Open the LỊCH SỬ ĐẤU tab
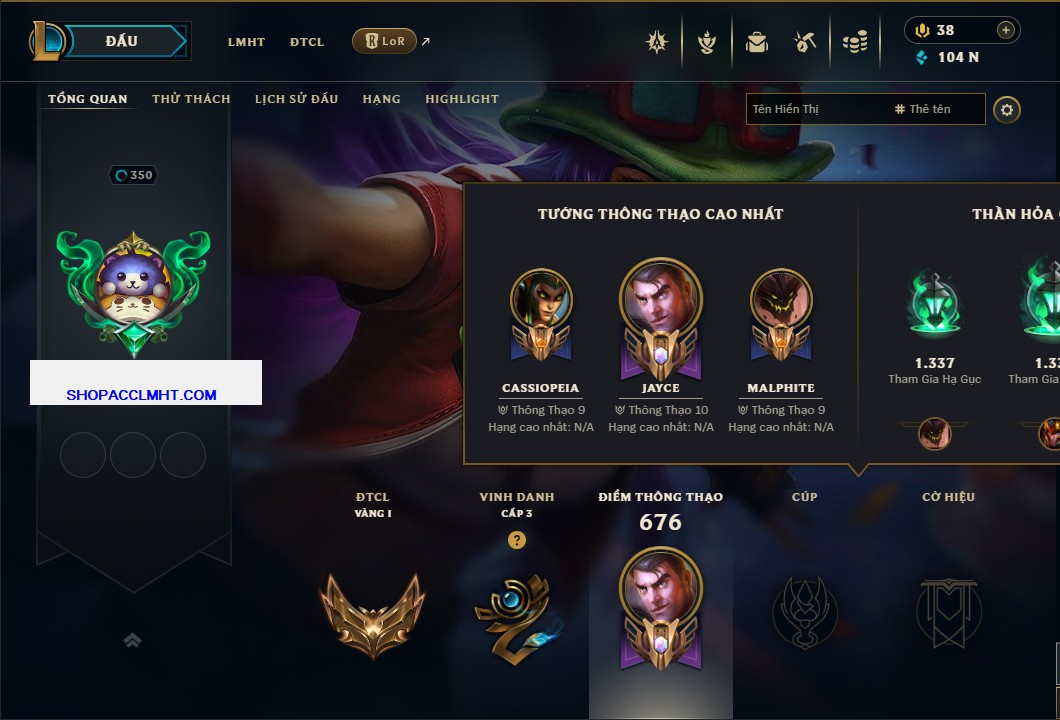 pos(296,99)
